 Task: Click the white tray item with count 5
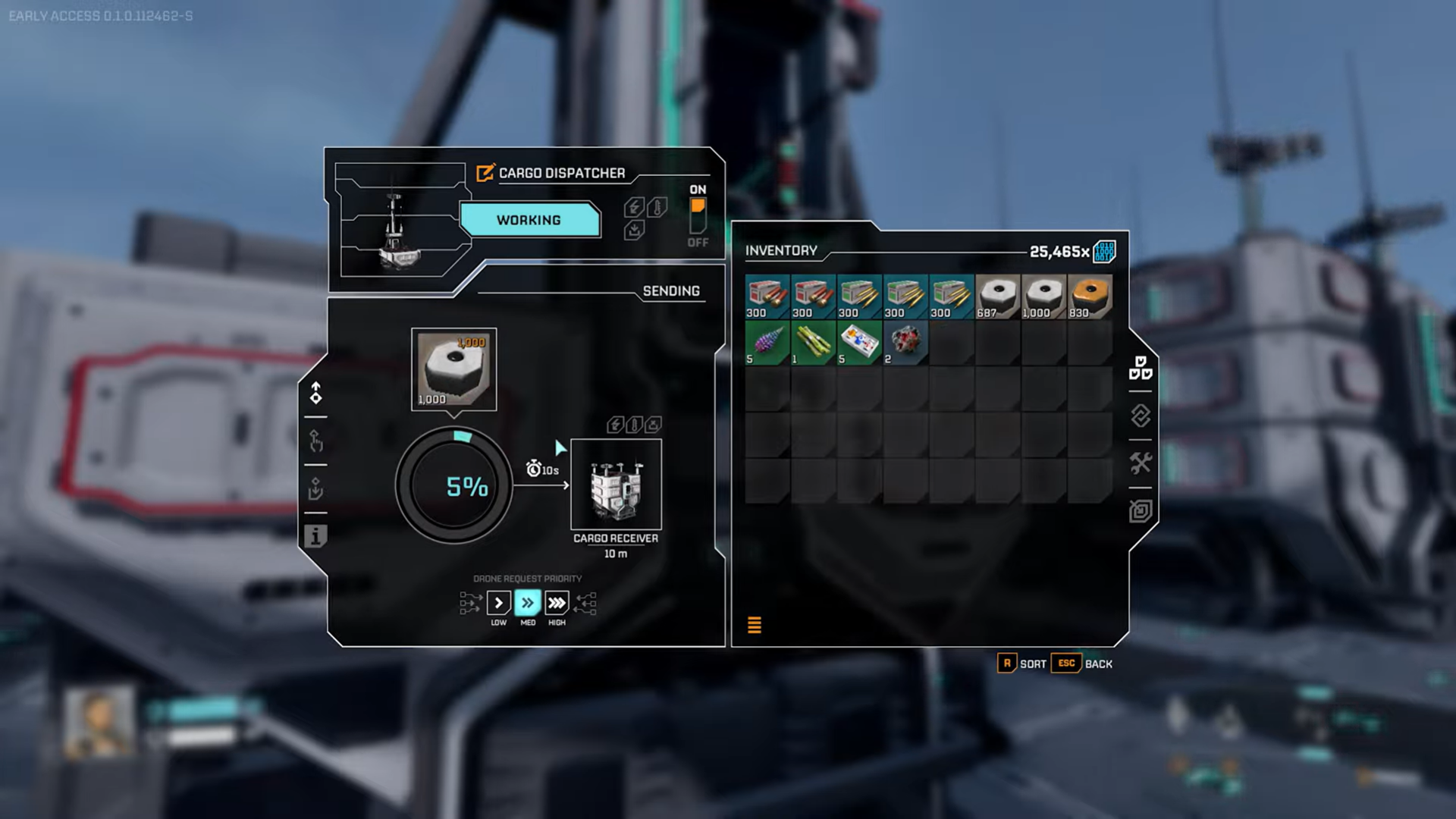coord(859,343)
